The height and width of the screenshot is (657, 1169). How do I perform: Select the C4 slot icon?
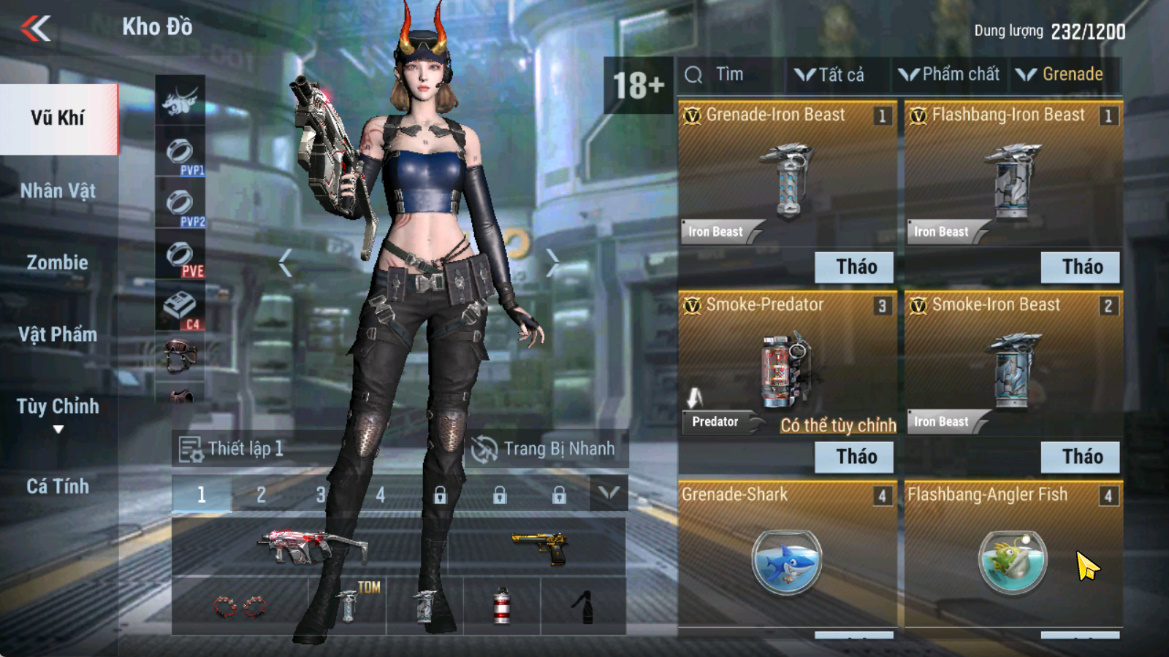180,308
